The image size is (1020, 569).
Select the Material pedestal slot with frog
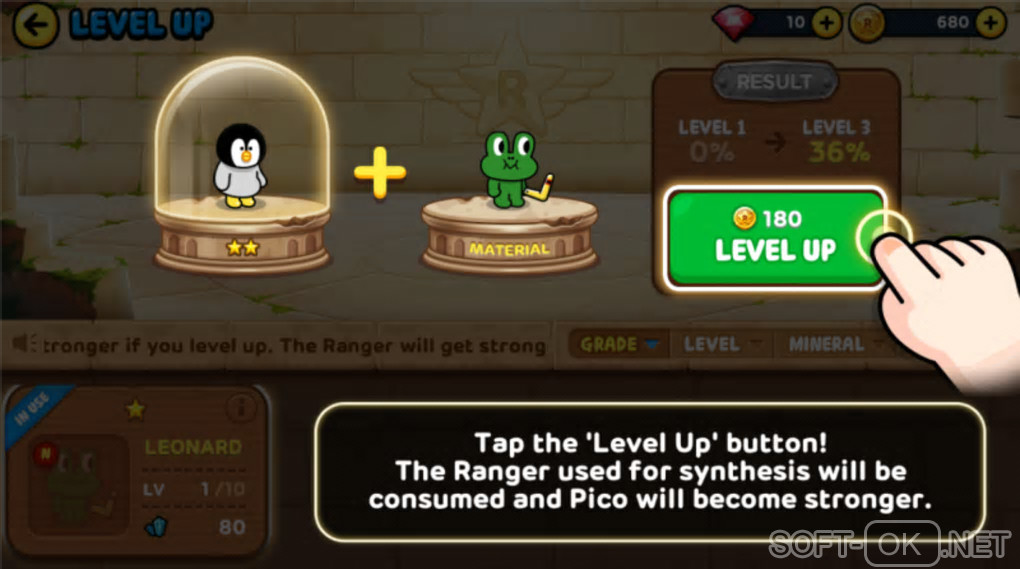pyautogui.click(x=509, y=210)
